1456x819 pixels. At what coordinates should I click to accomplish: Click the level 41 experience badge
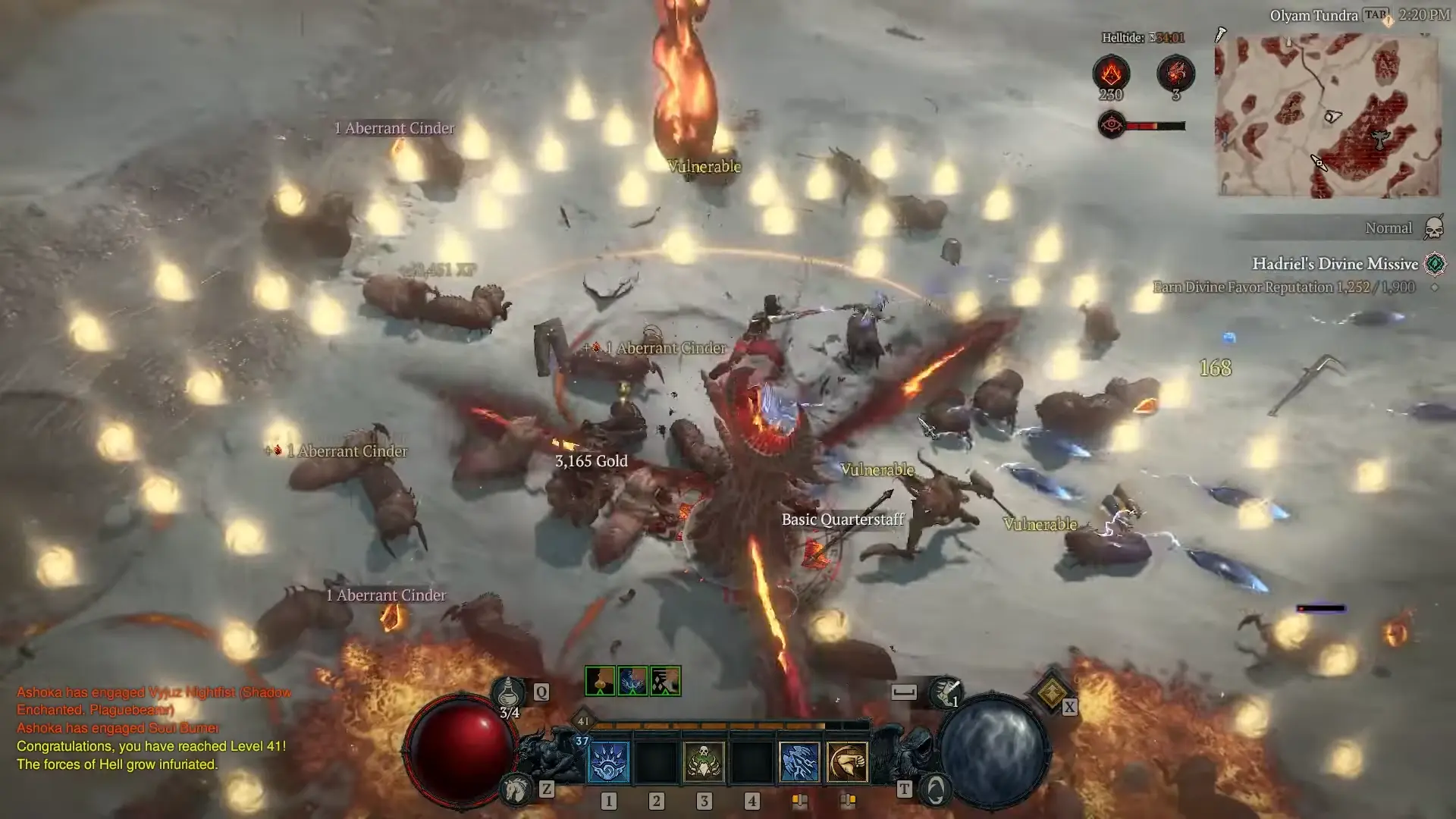pyautogui.click(x=582, y=721)
